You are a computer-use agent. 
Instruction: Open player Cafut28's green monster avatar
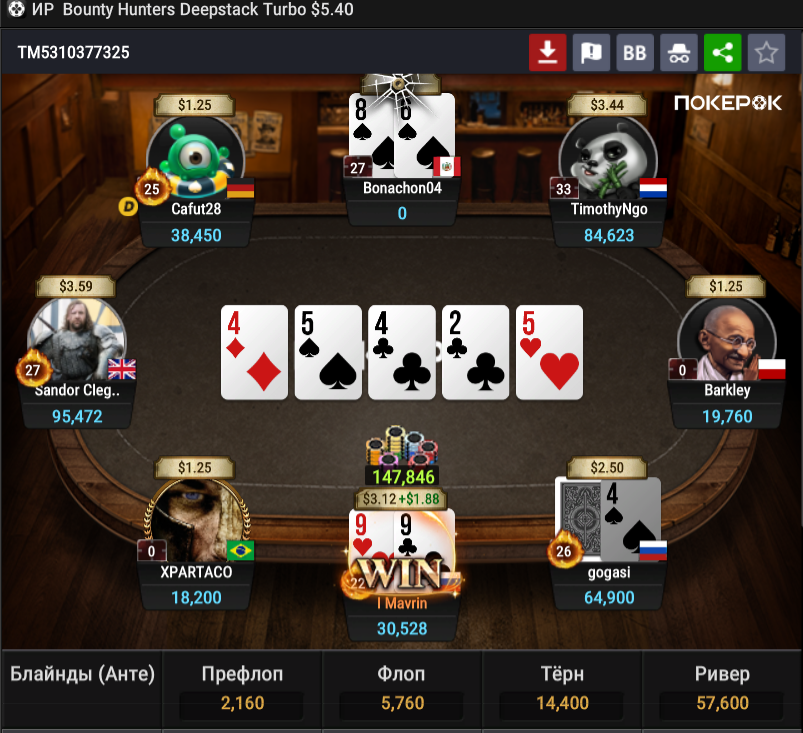click(196, 155)
